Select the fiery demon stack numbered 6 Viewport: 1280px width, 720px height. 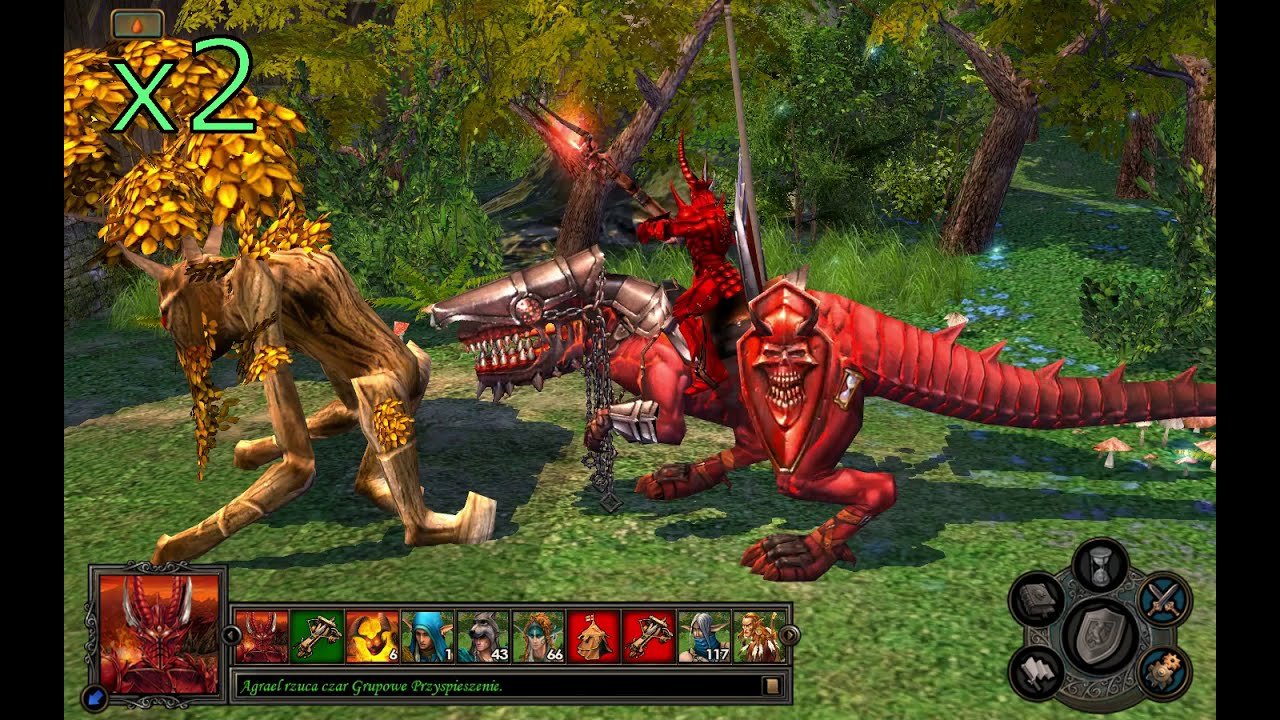(373, 637)
